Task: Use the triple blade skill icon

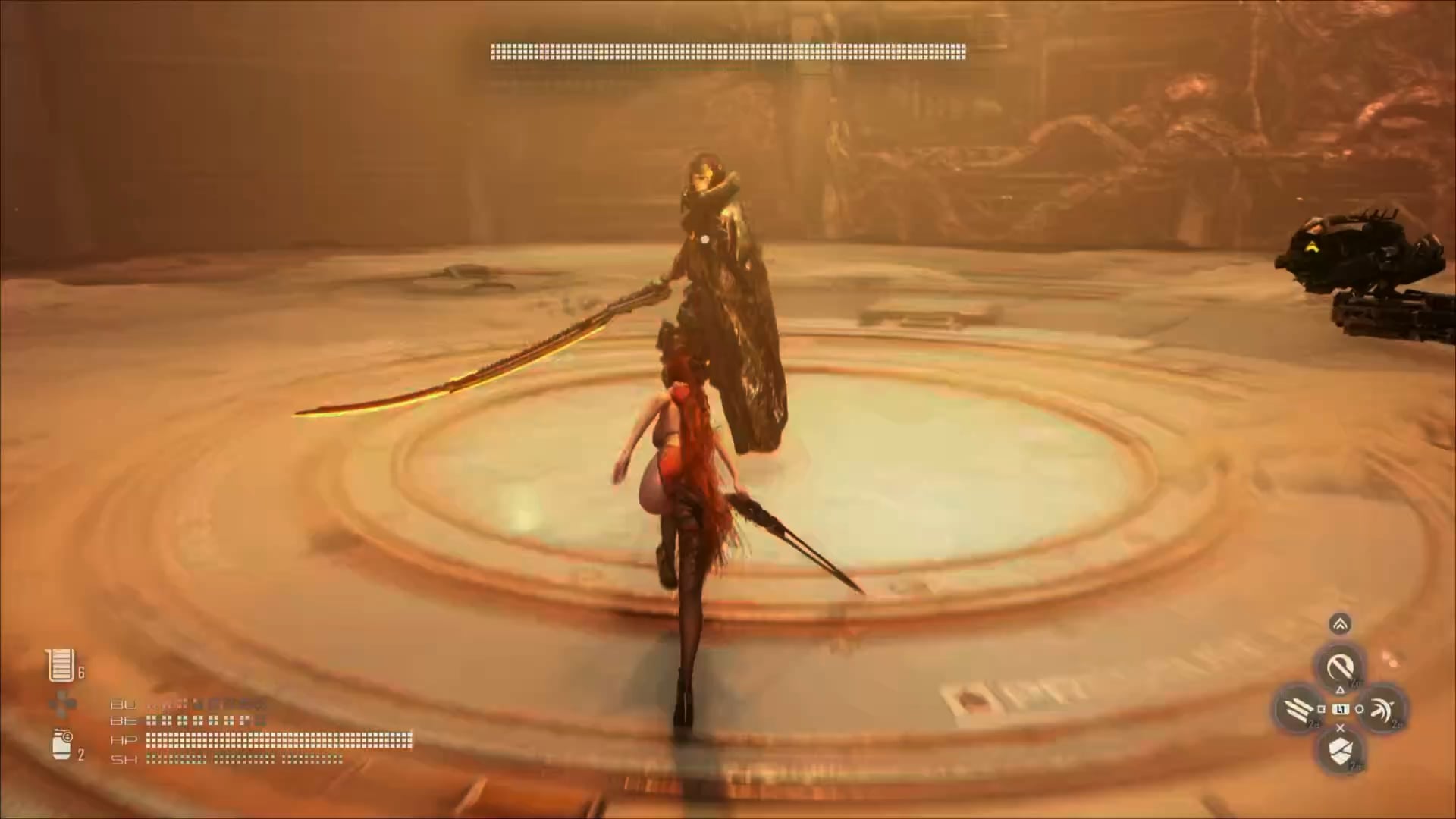Action: 1299,710
